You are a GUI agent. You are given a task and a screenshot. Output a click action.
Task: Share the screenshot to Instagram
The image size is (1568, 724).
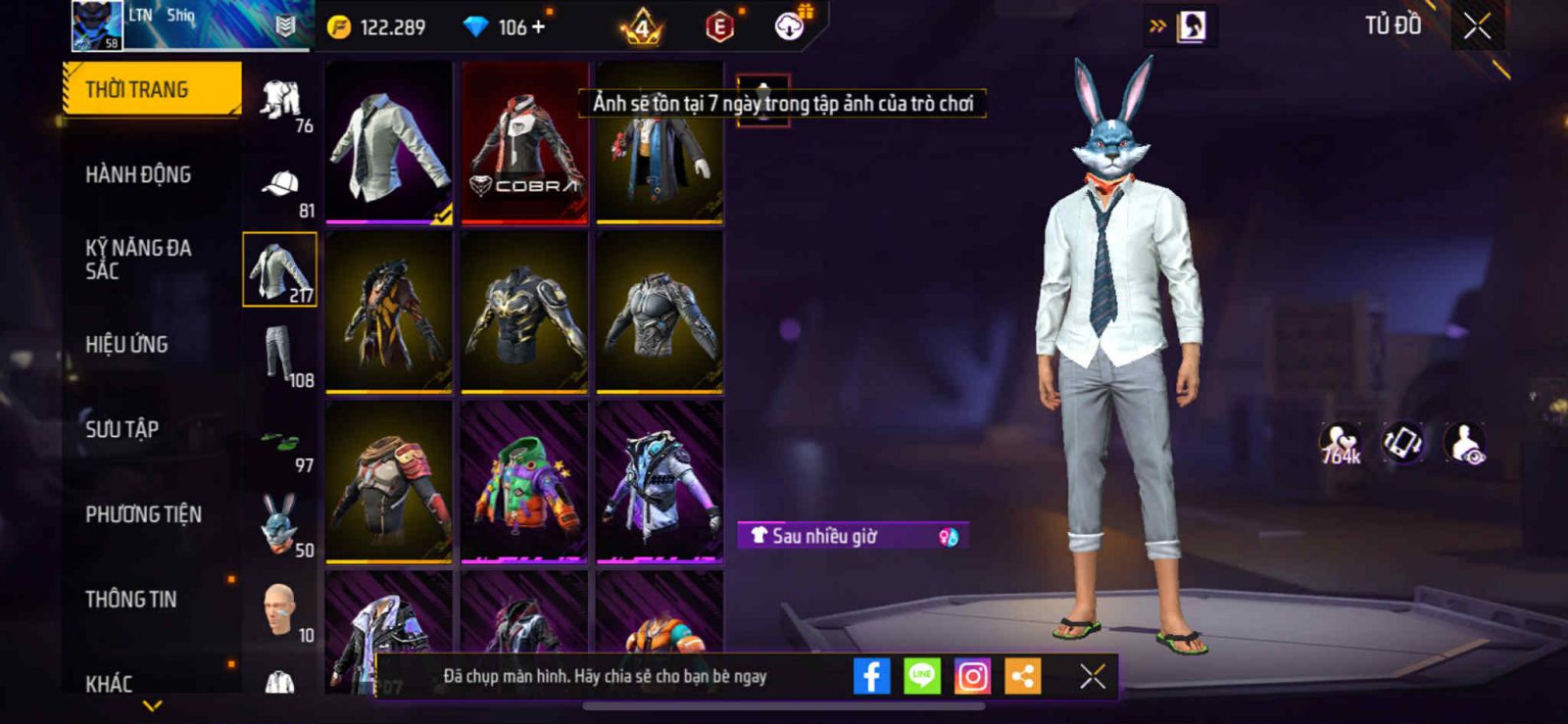972,676
